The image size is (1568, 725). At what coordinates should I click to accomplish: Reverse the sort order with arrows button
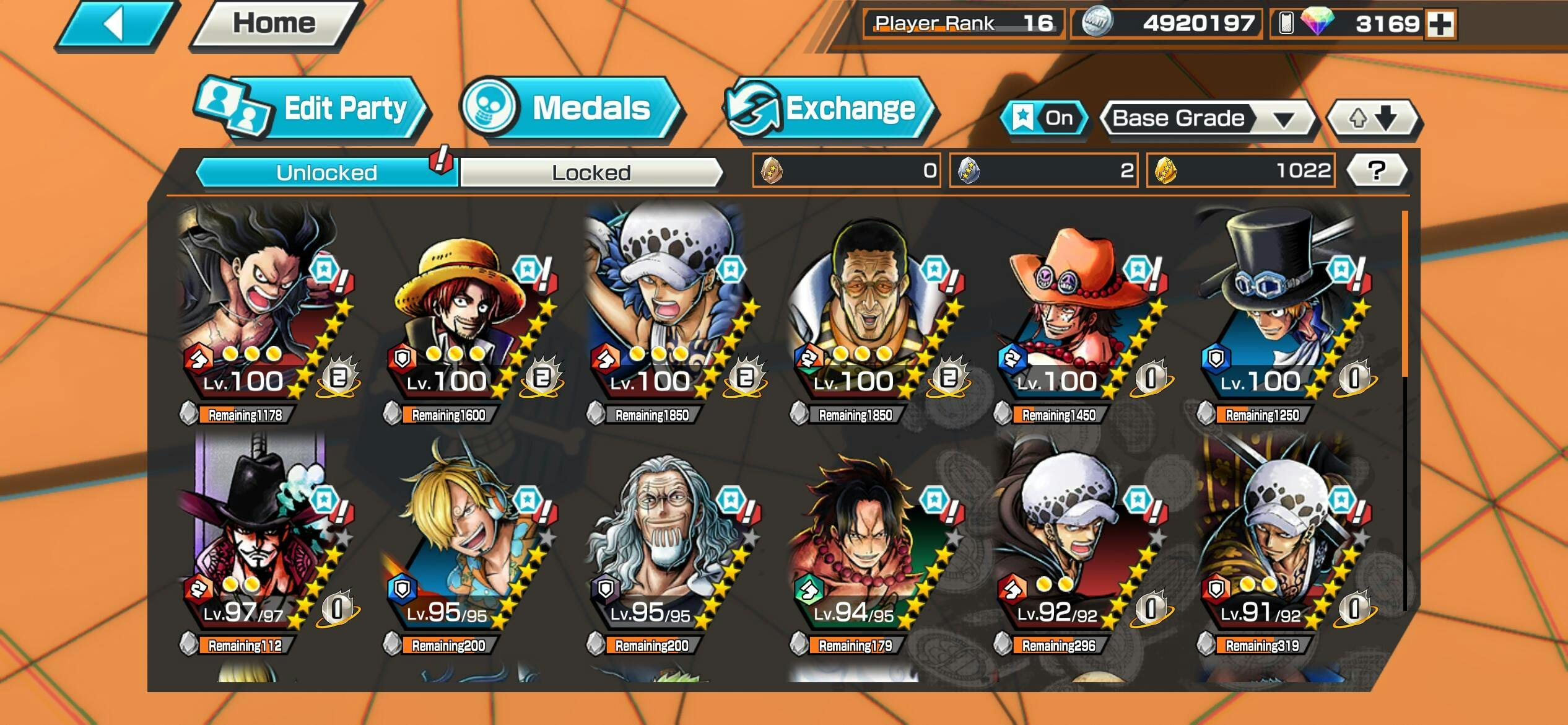click(1373, 118)
